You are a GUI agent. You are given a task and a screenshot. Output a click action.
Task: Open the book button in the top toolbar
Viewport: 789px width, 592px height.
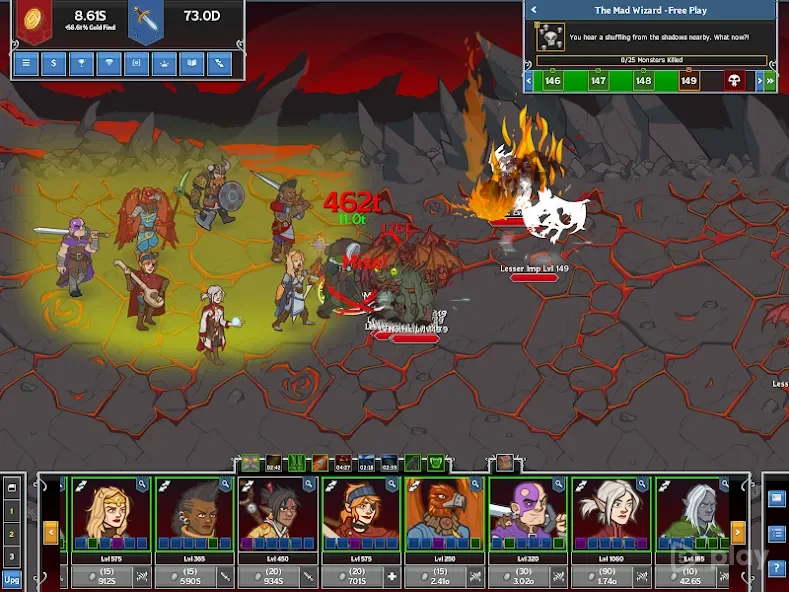point(190,64)
